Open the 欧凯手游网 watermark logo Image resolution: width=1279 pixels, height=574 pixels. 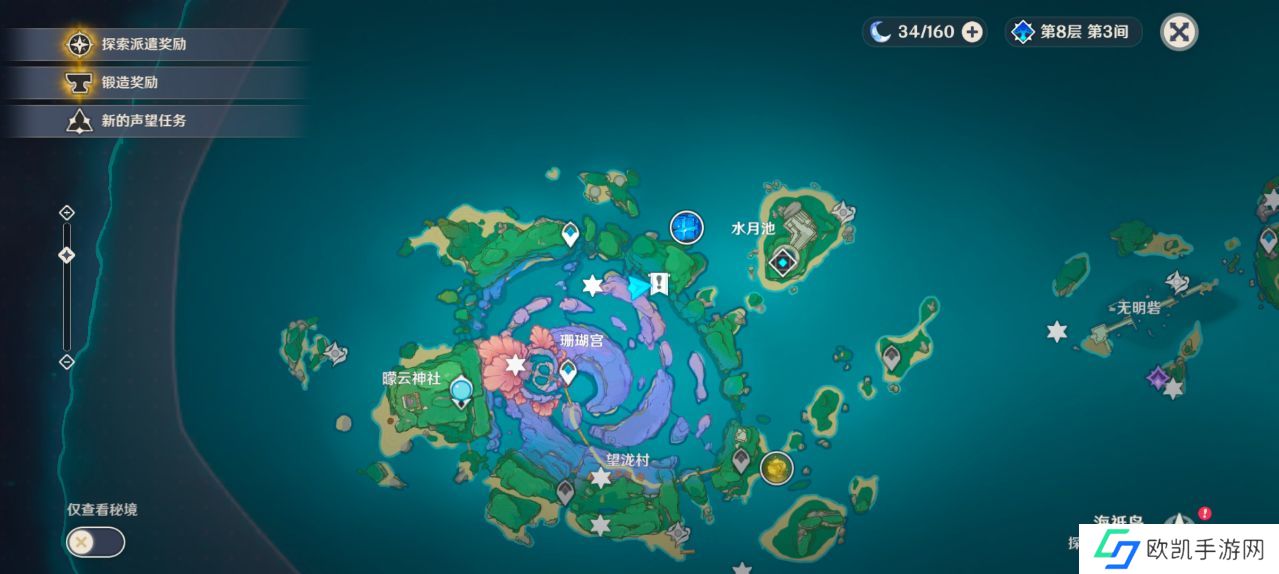tap(1177, 549)
